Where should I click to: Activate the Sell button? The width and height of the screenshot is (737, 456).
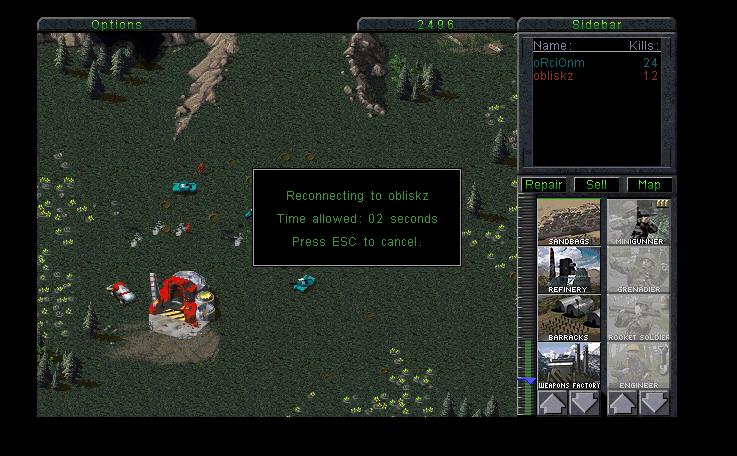[596, 185]
